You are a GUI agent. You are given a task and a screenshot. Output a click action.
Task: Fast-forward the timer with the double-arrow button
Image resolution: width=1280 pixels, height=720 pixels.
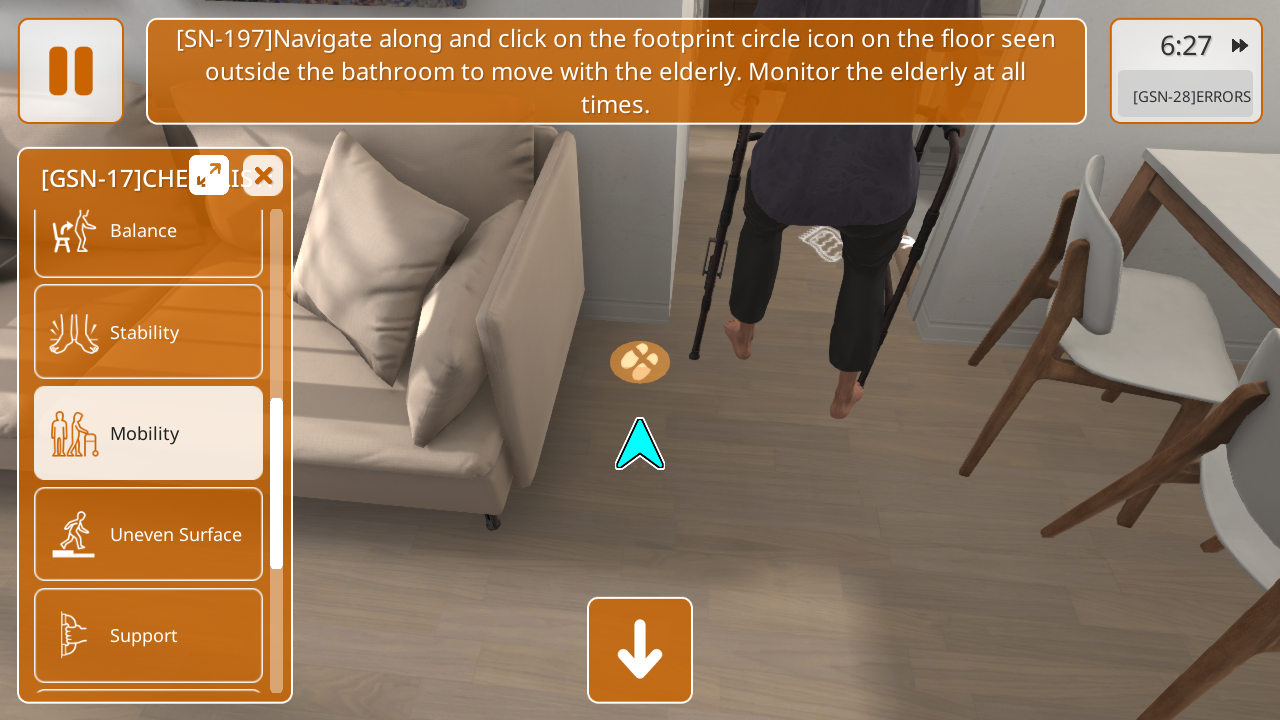coord(1240,45)
